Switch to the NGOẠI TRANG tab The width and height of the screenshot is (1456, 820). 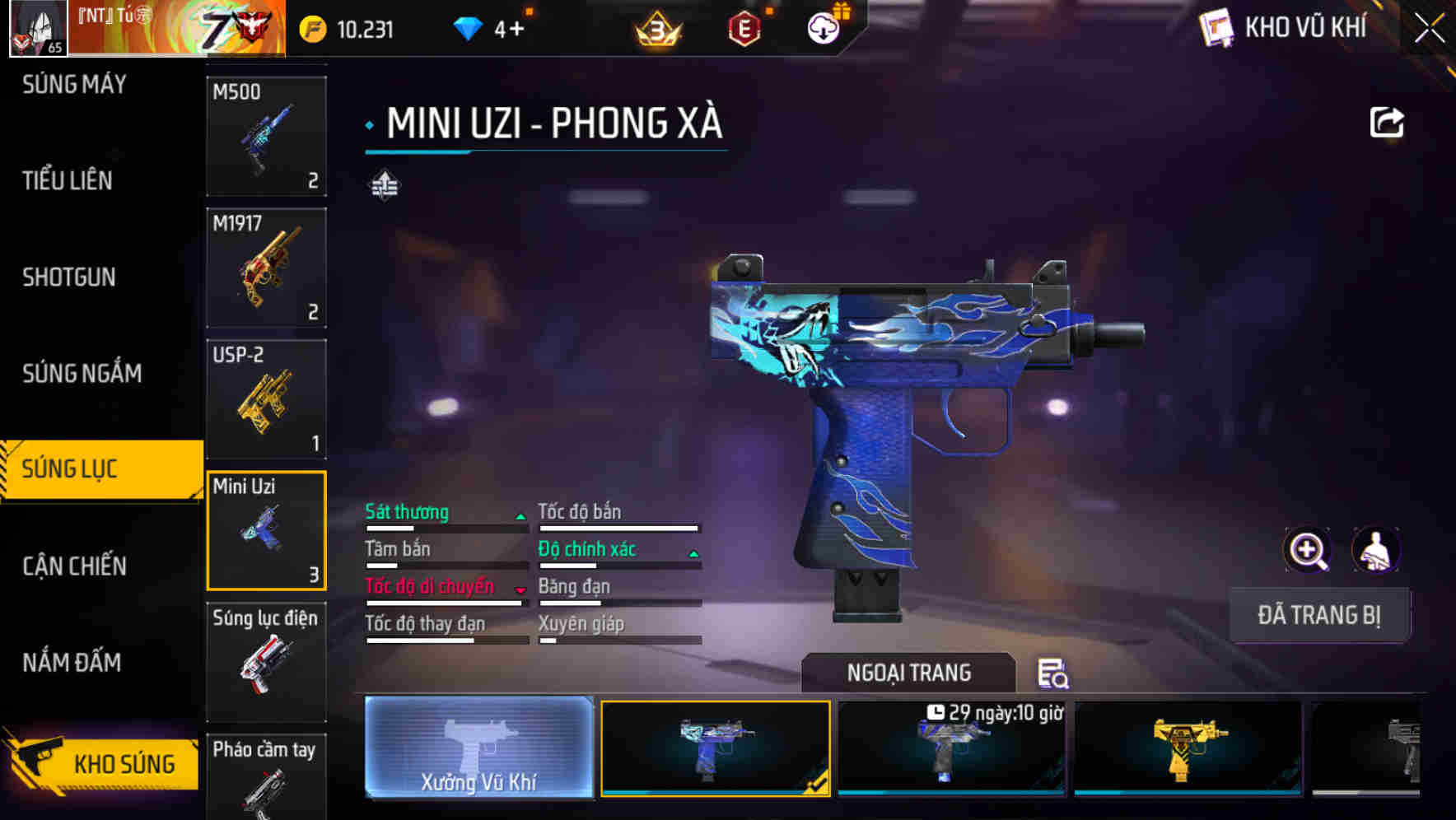[x=909, y=672]
